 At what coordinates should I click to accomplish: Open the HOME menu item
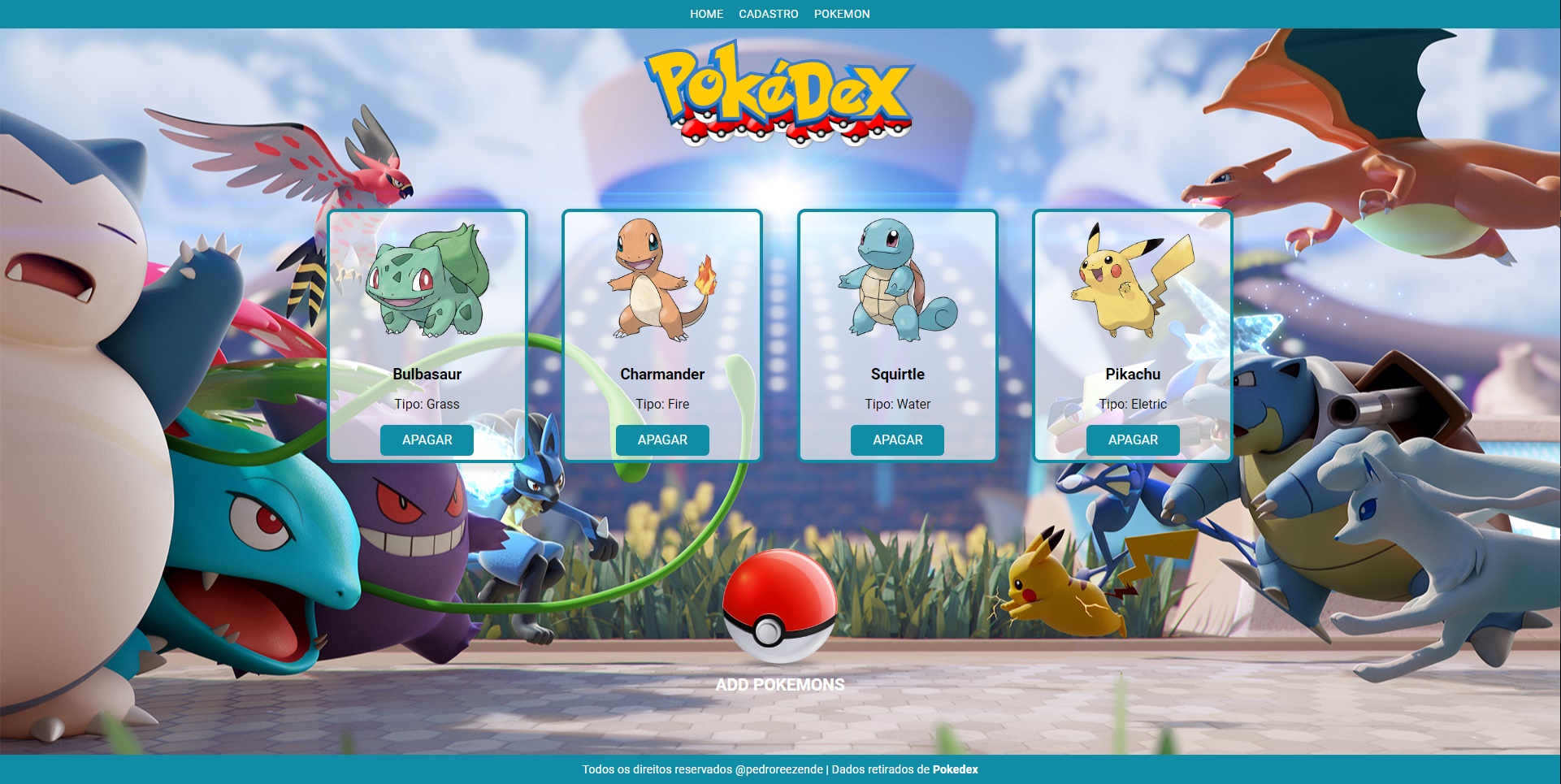705,14
